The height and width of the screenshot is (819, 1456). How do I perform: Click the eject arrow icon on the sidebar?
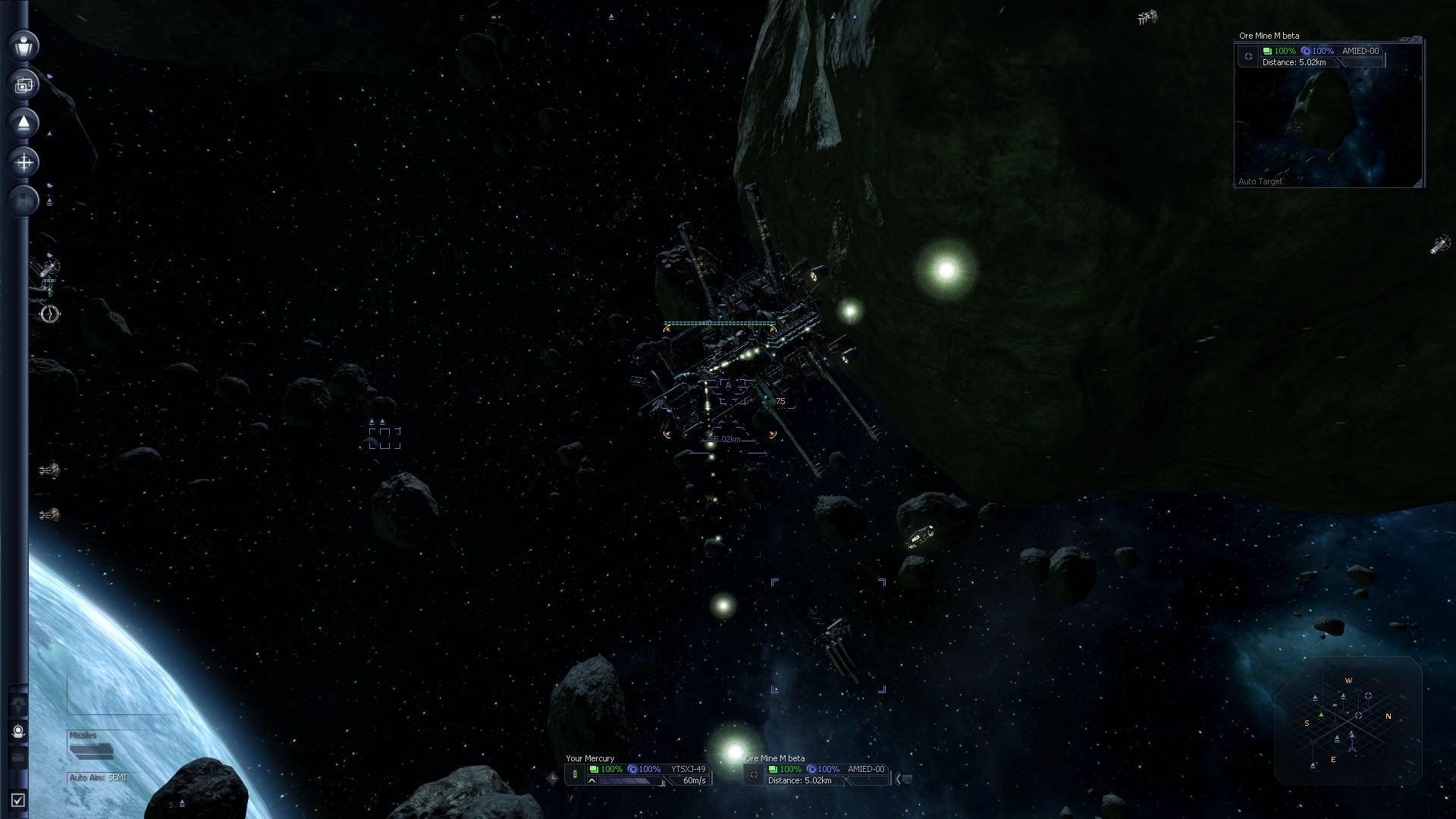click(22, 124)
